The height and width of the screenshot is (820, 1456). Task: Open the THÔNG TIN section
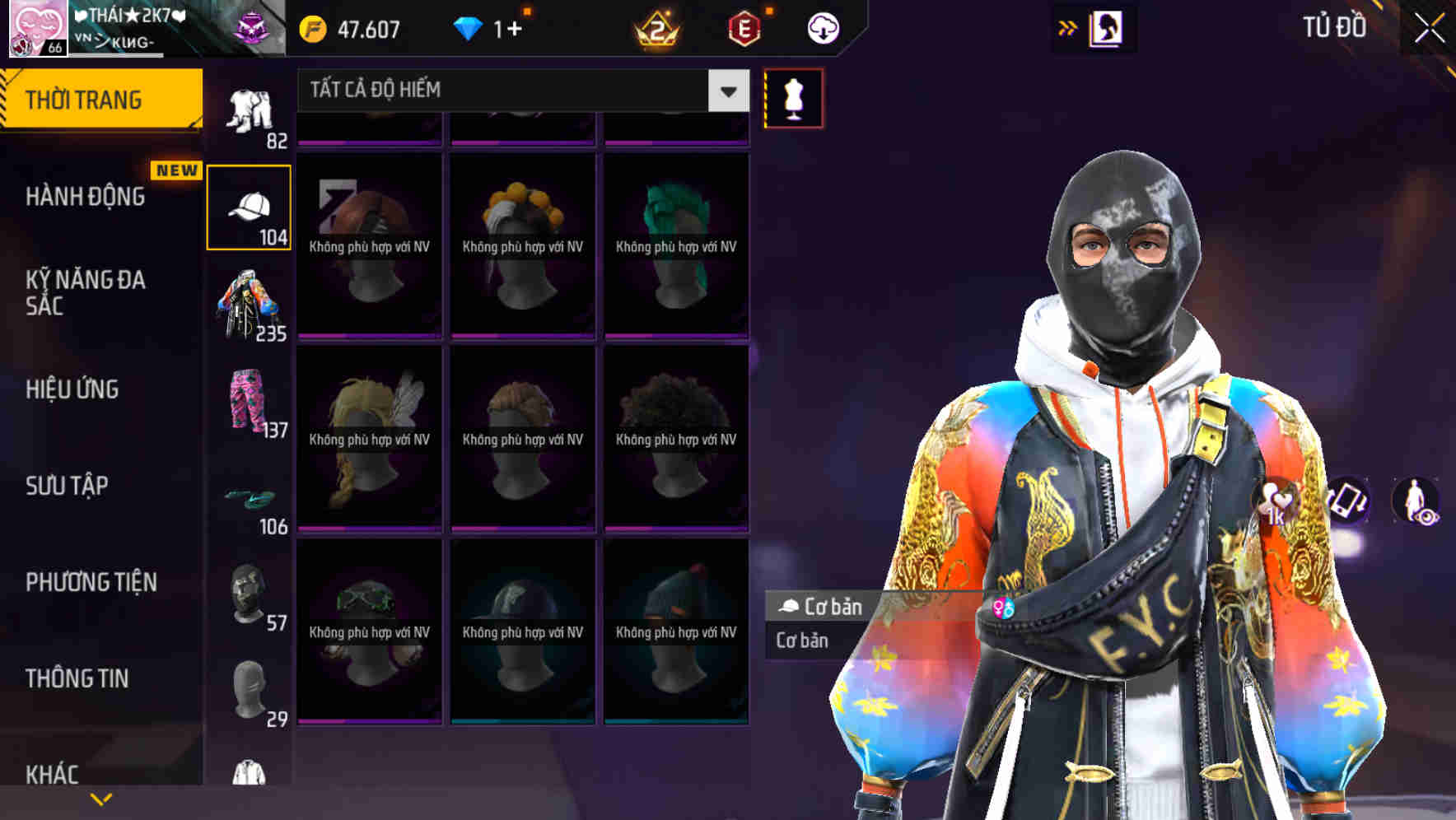(78, 678)
